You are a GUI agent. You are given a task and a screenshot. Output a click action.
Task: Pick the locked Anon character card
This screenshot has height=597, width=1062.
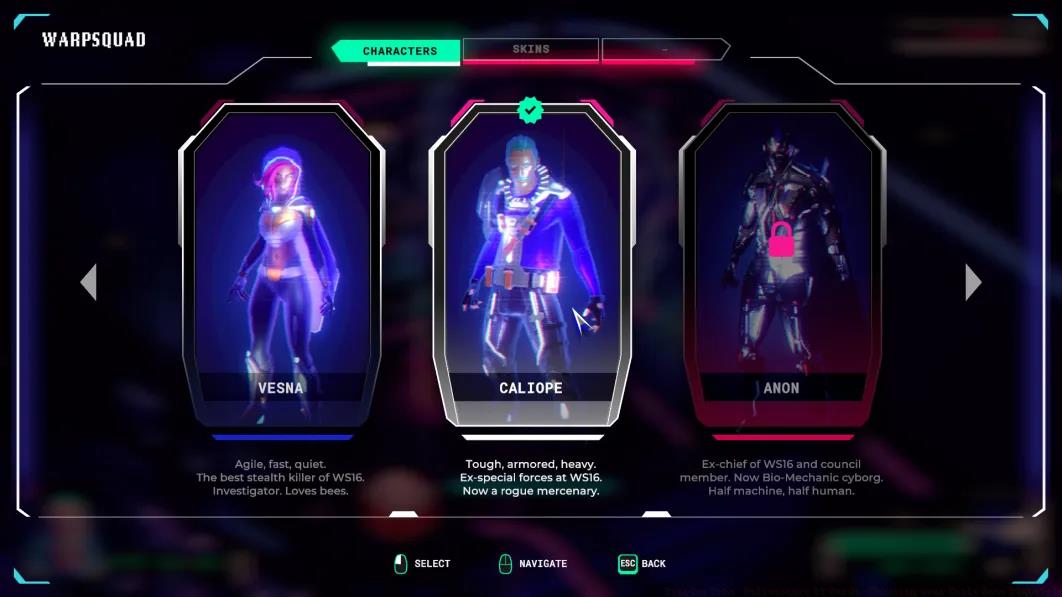(781, 265)
